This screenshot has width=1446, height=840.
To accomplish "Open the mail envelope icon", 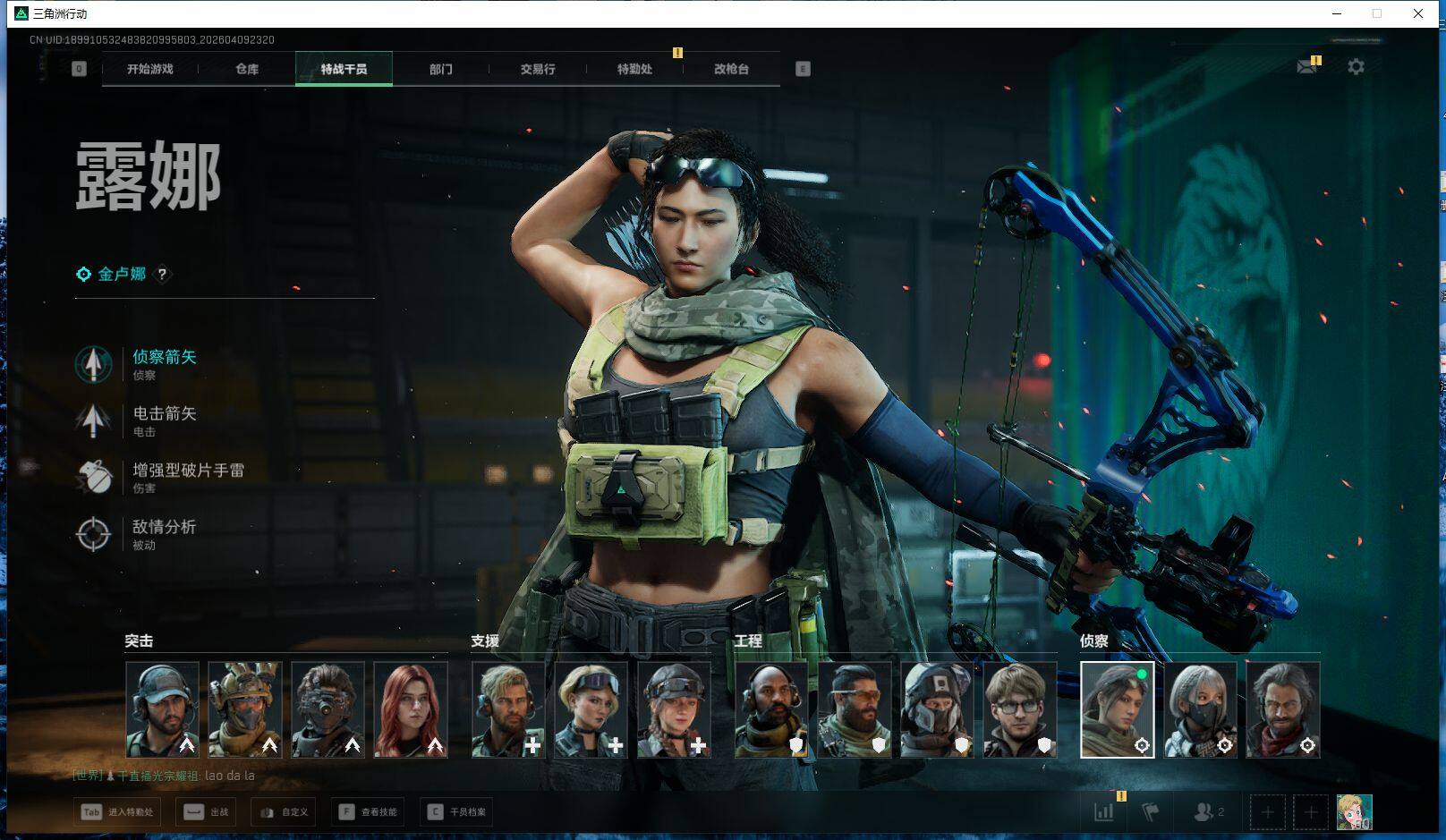I will pyautogui.click(x=1306, y=67).
